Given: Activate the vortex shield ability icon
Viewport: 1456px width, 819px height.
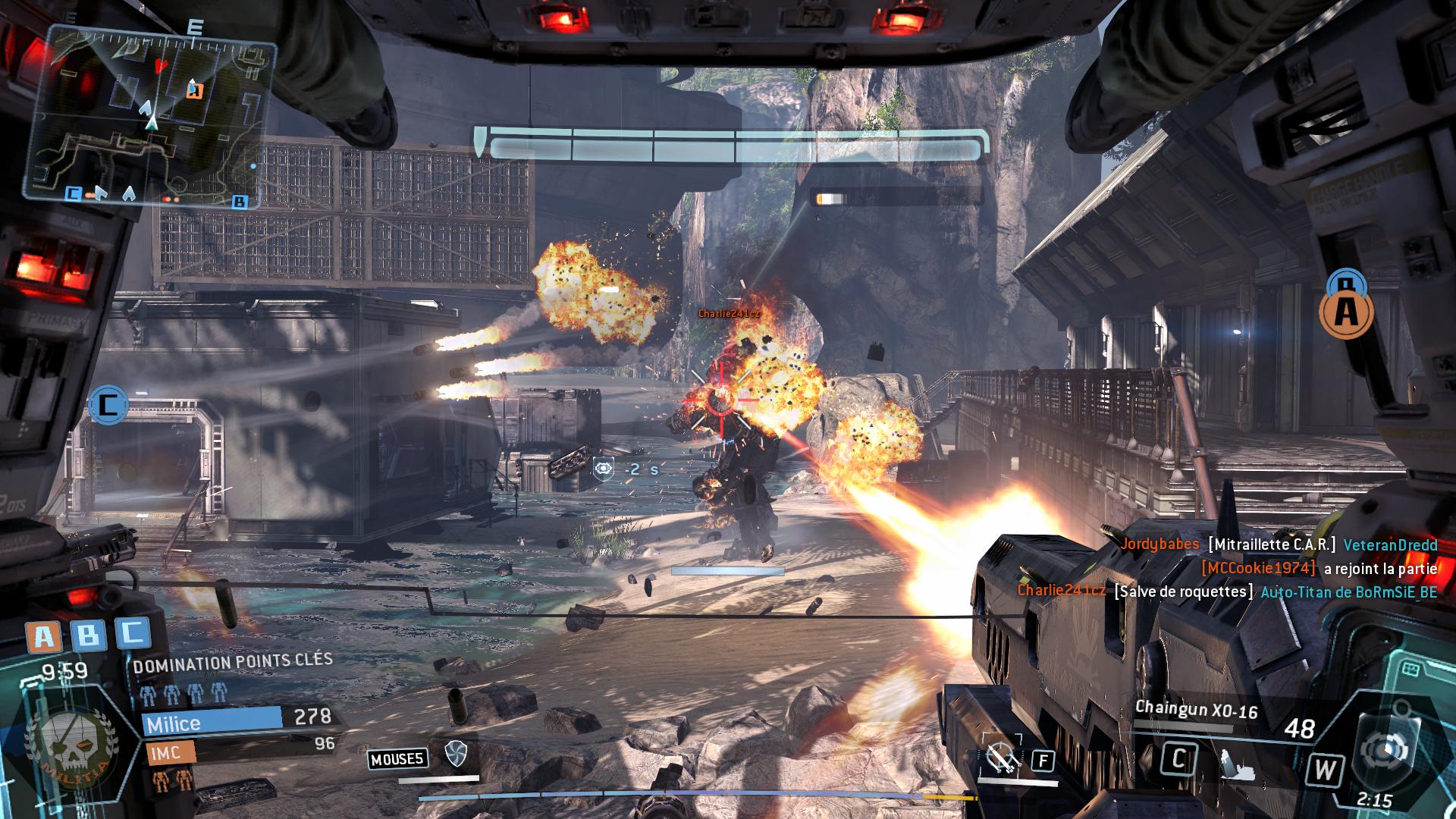Looking at the screenshot, I should (x=455, y=753).
